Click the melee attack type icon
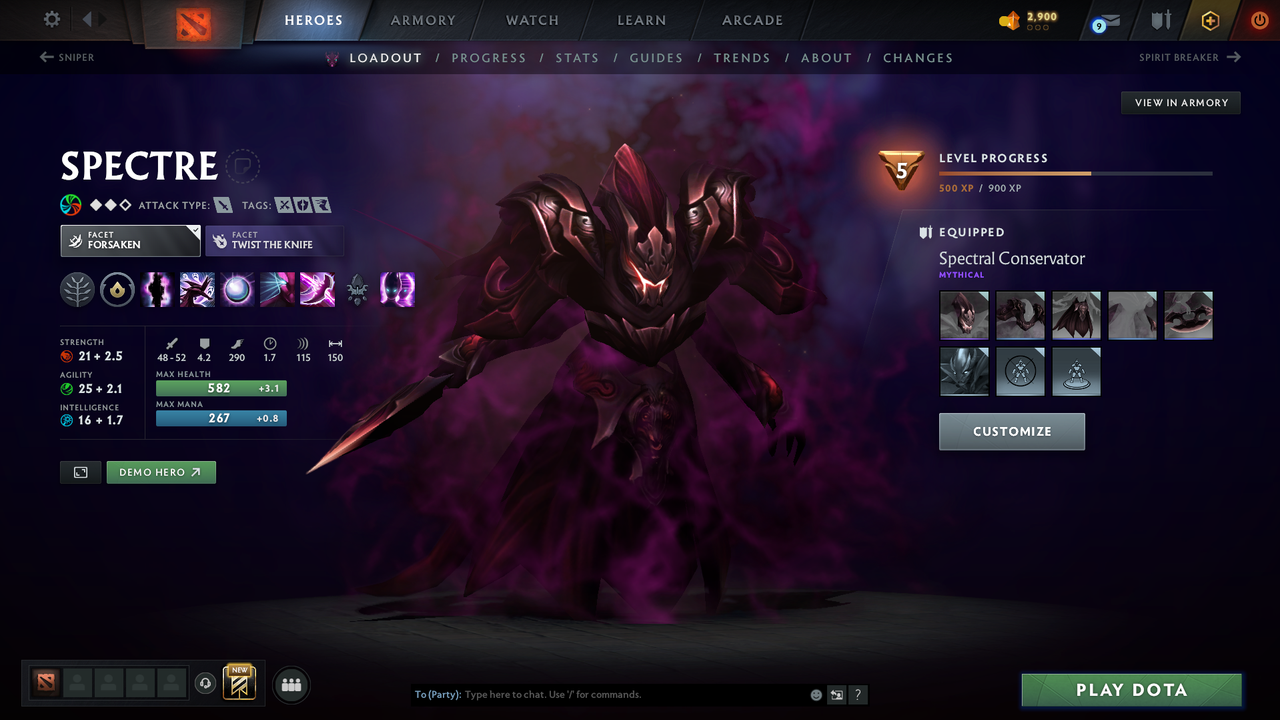Image resolution: width=1280 pixels, height=720 pixels. [222, 204]
